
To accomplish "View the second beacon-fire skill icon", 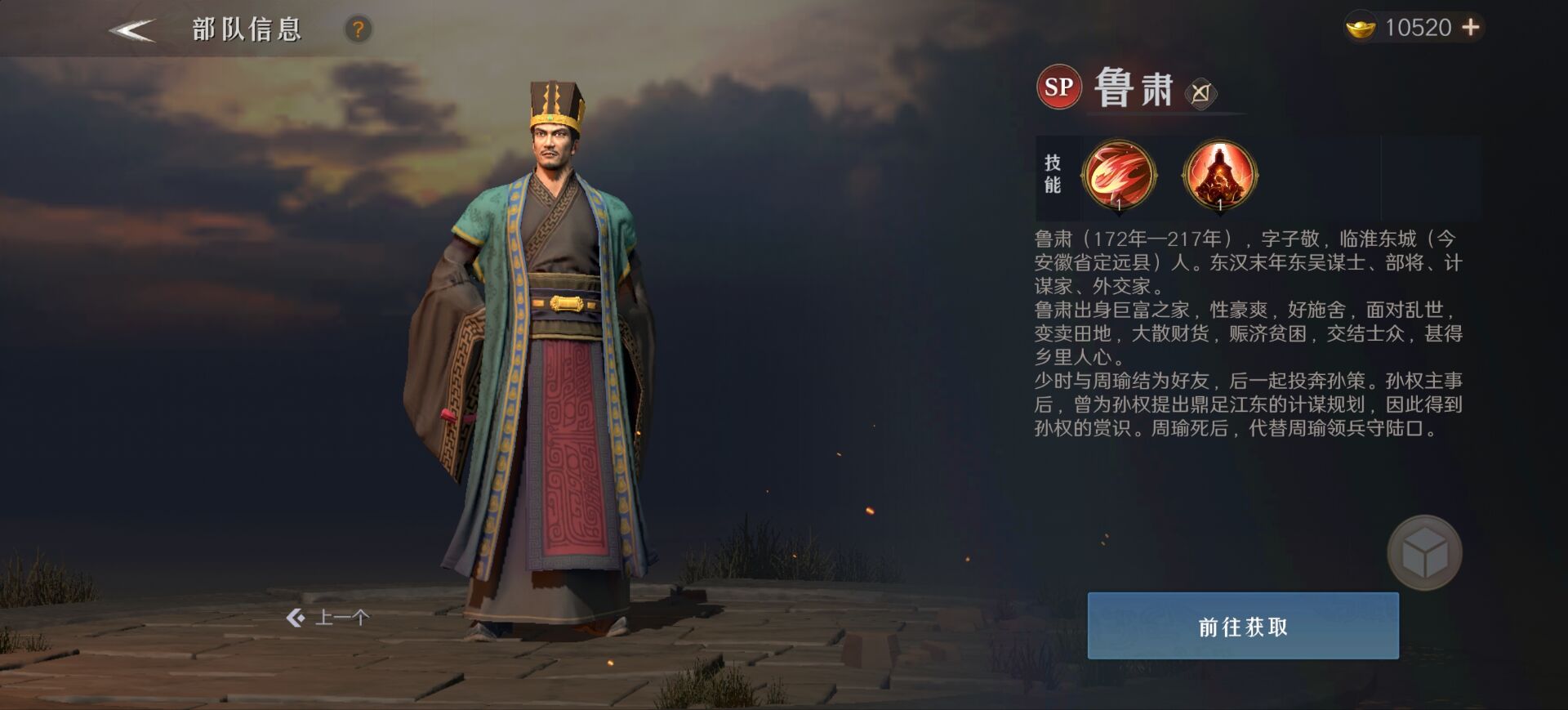I will [x=1219, y=176].
